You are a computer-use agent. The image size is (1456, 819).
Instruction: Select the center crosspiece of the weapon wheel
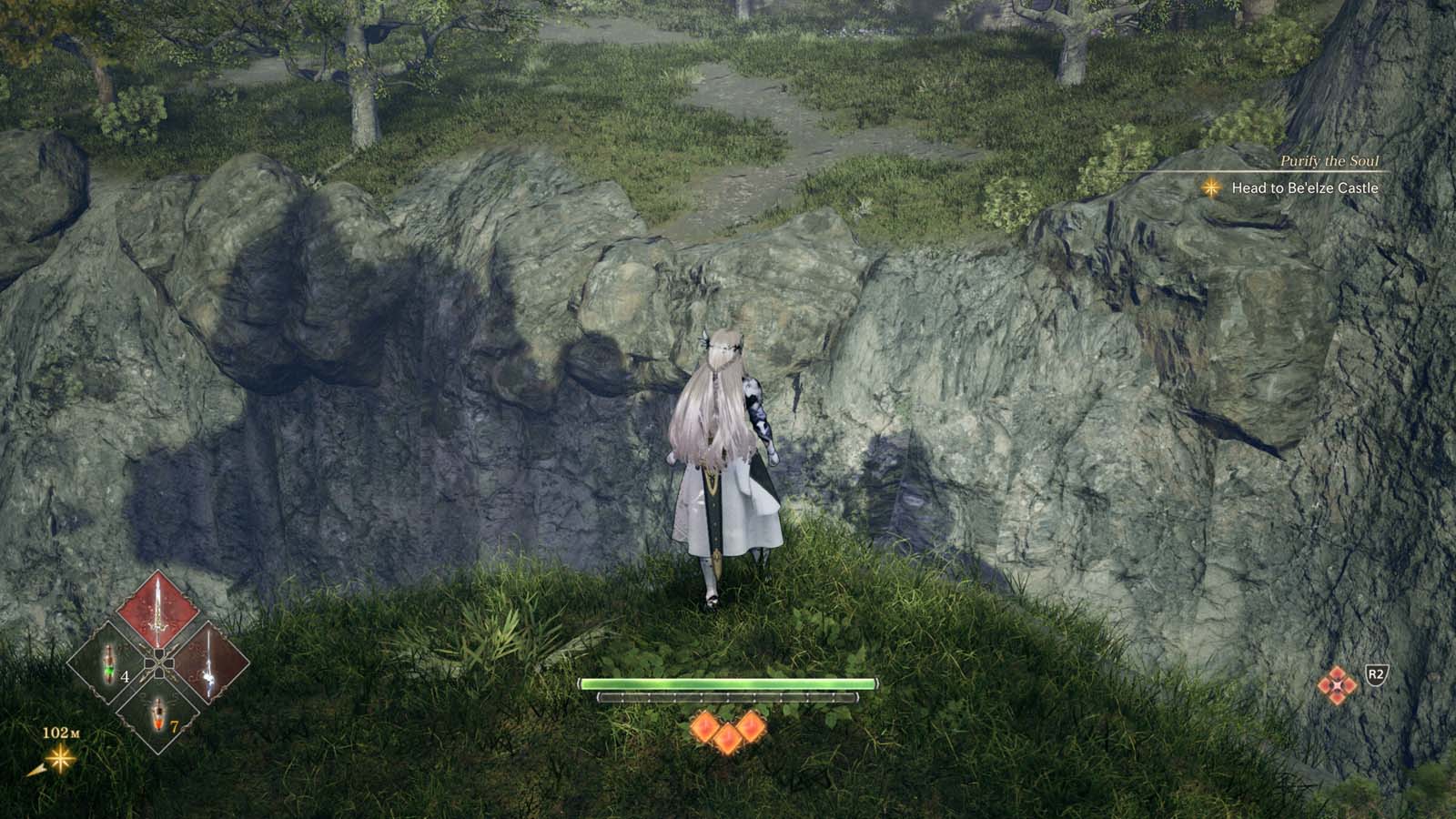(x=158, y=662)
